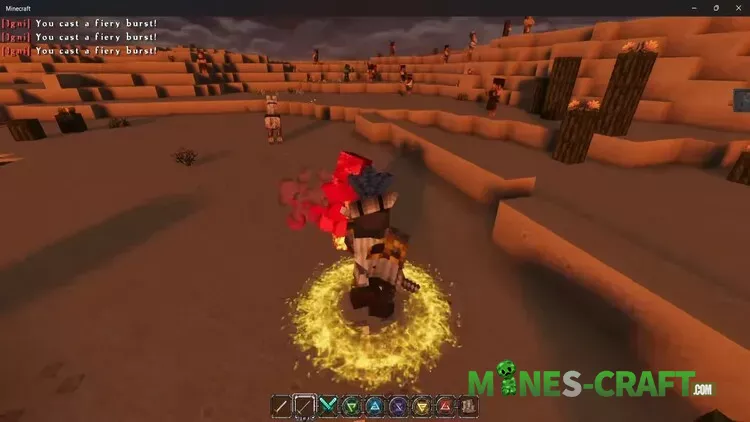Choose the blue triangle sign in hotbar
Screen dimensions: 750x422
click(x=374, y=406)
